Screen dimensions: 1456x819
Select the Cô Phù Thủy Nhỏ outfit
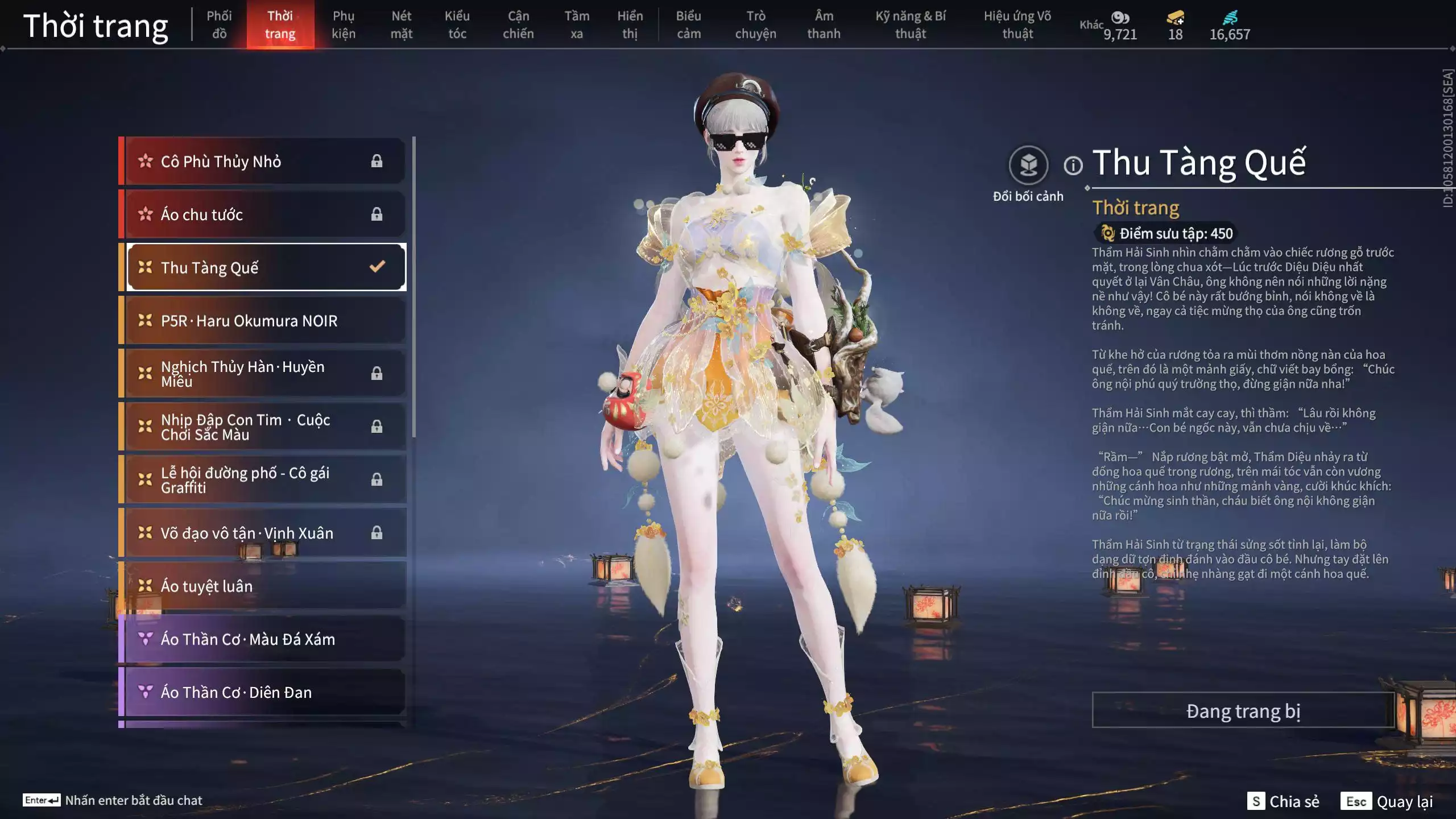click(265, 162)
